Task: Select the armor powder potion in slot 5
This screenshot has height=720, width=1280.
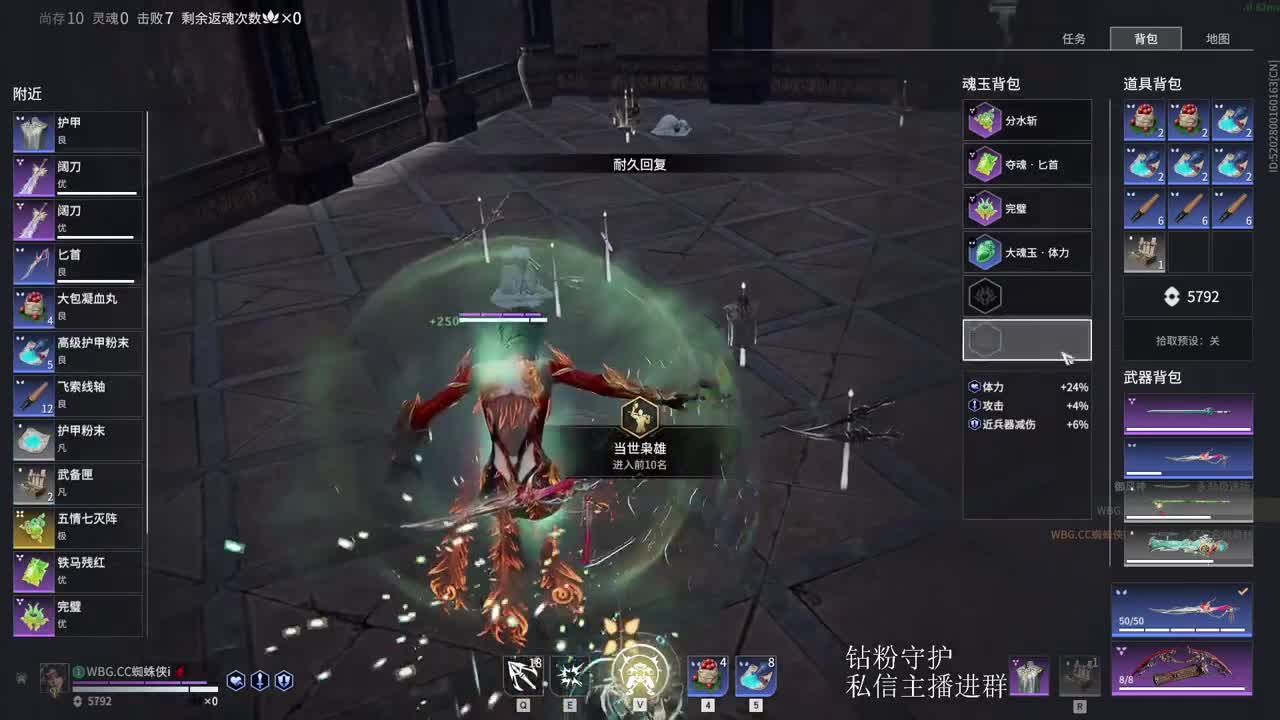Action: pos(755,675)
